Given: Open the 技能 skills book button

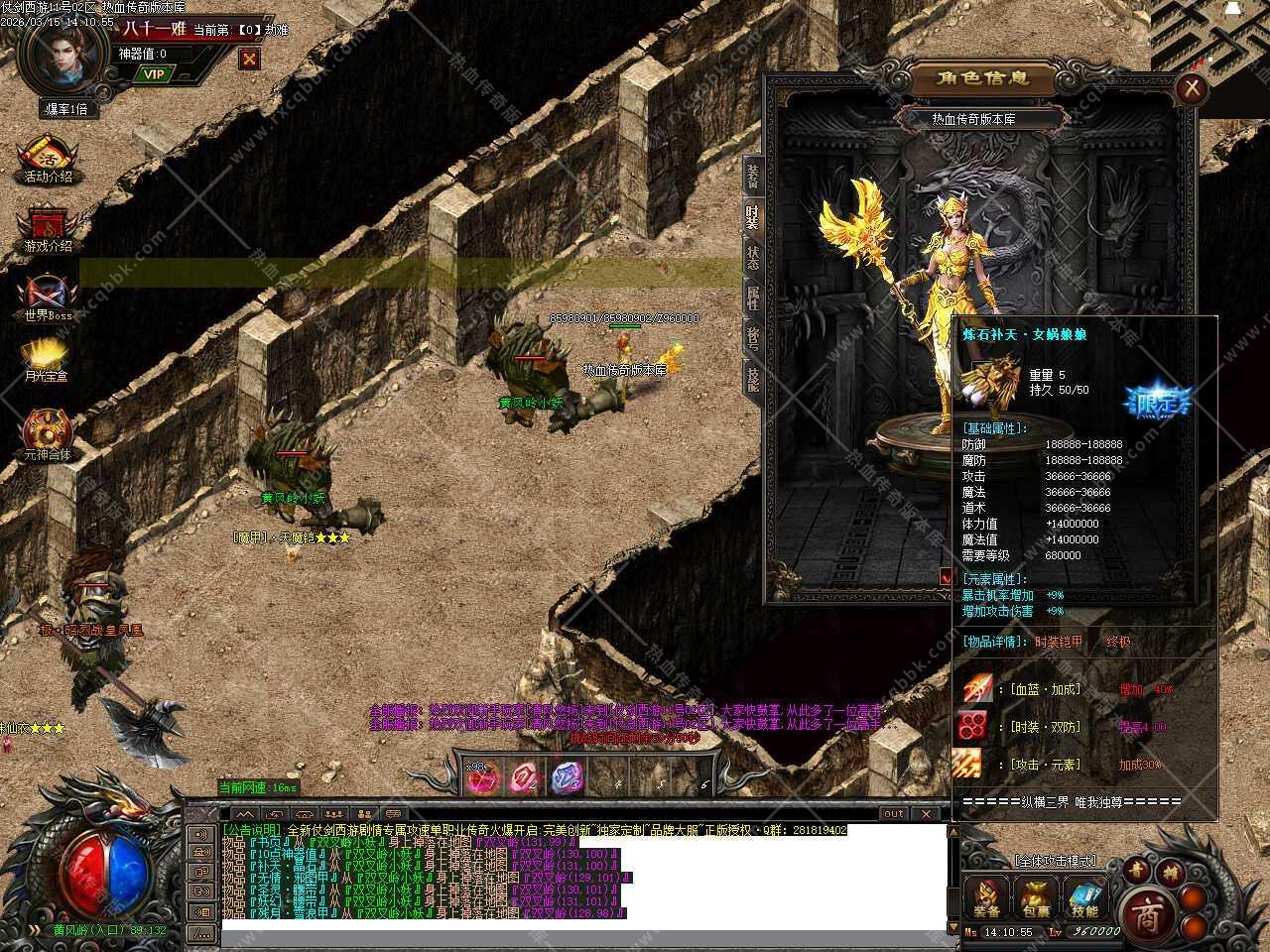Looking at the screenshot, I should click(1084, 897).
